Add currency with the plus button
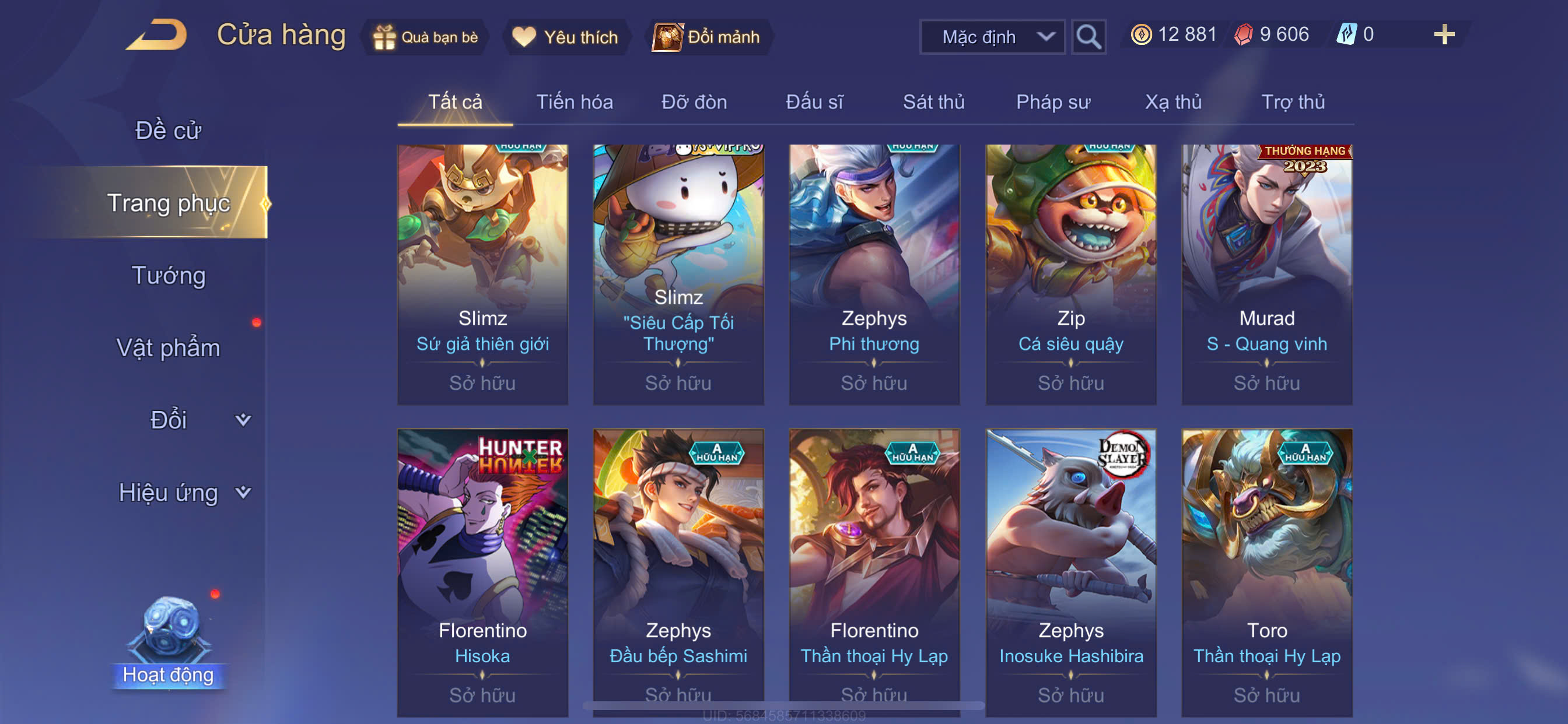Screen dimensions: 1568x724 (x=1444, y=34)
